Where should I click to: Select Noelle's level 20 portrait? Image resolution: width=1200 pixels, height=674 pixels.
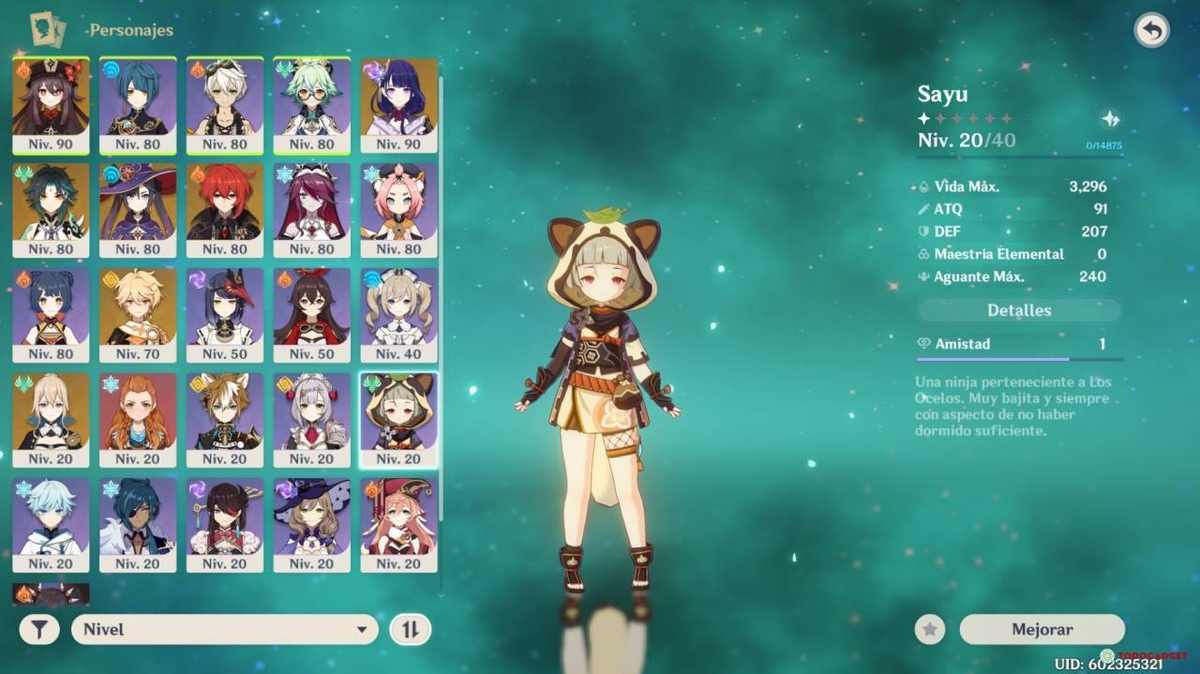point(312,418)
